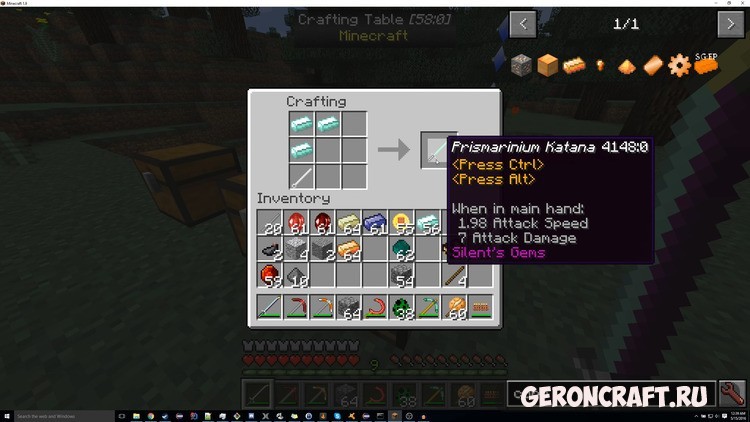Select the cobblestone stack in the hotbar

coord(350,306)
